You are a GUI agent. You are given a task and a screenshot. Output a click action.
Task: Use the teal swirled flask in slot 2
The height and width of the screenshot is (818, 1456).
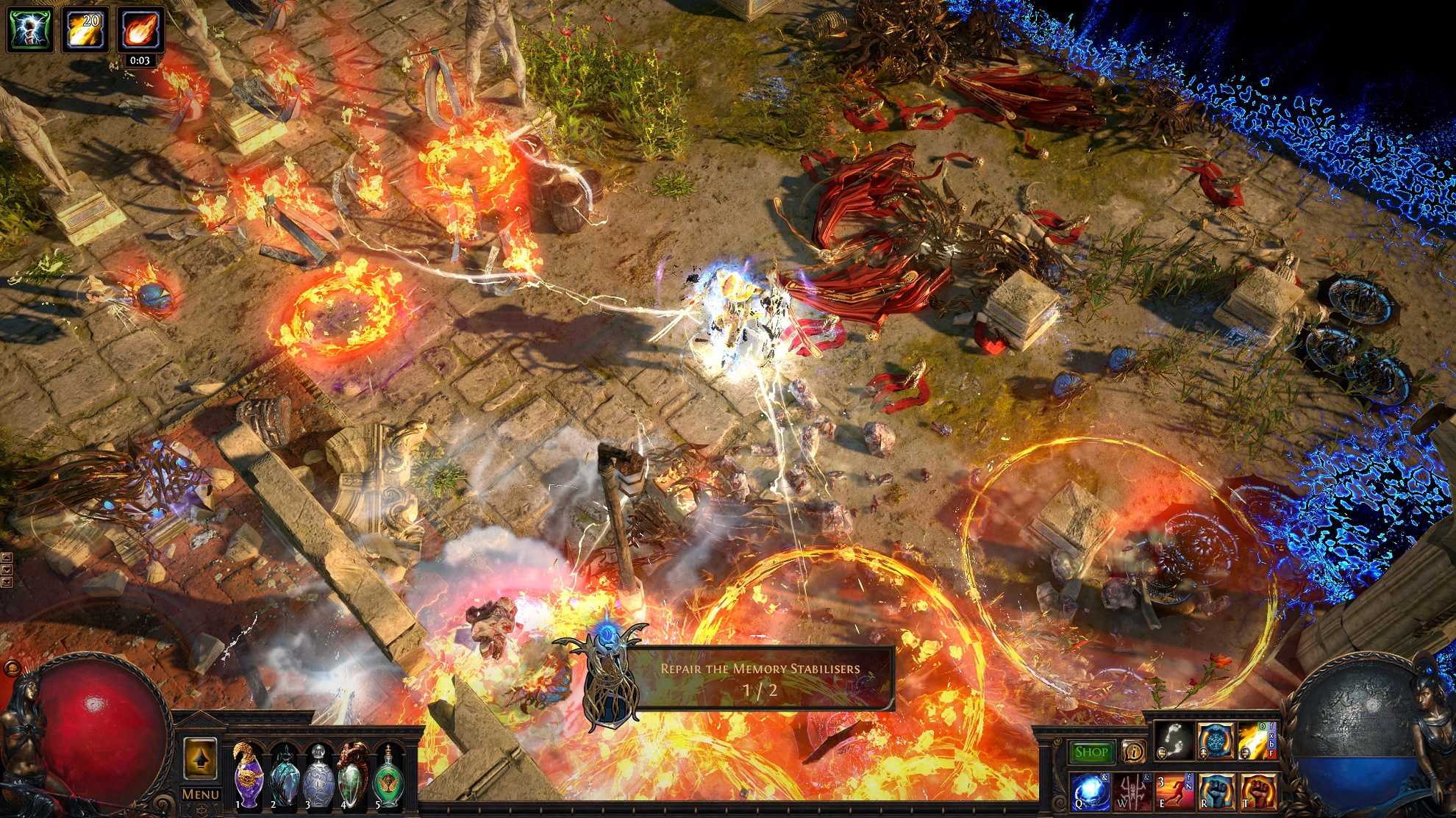click(283, 775)
